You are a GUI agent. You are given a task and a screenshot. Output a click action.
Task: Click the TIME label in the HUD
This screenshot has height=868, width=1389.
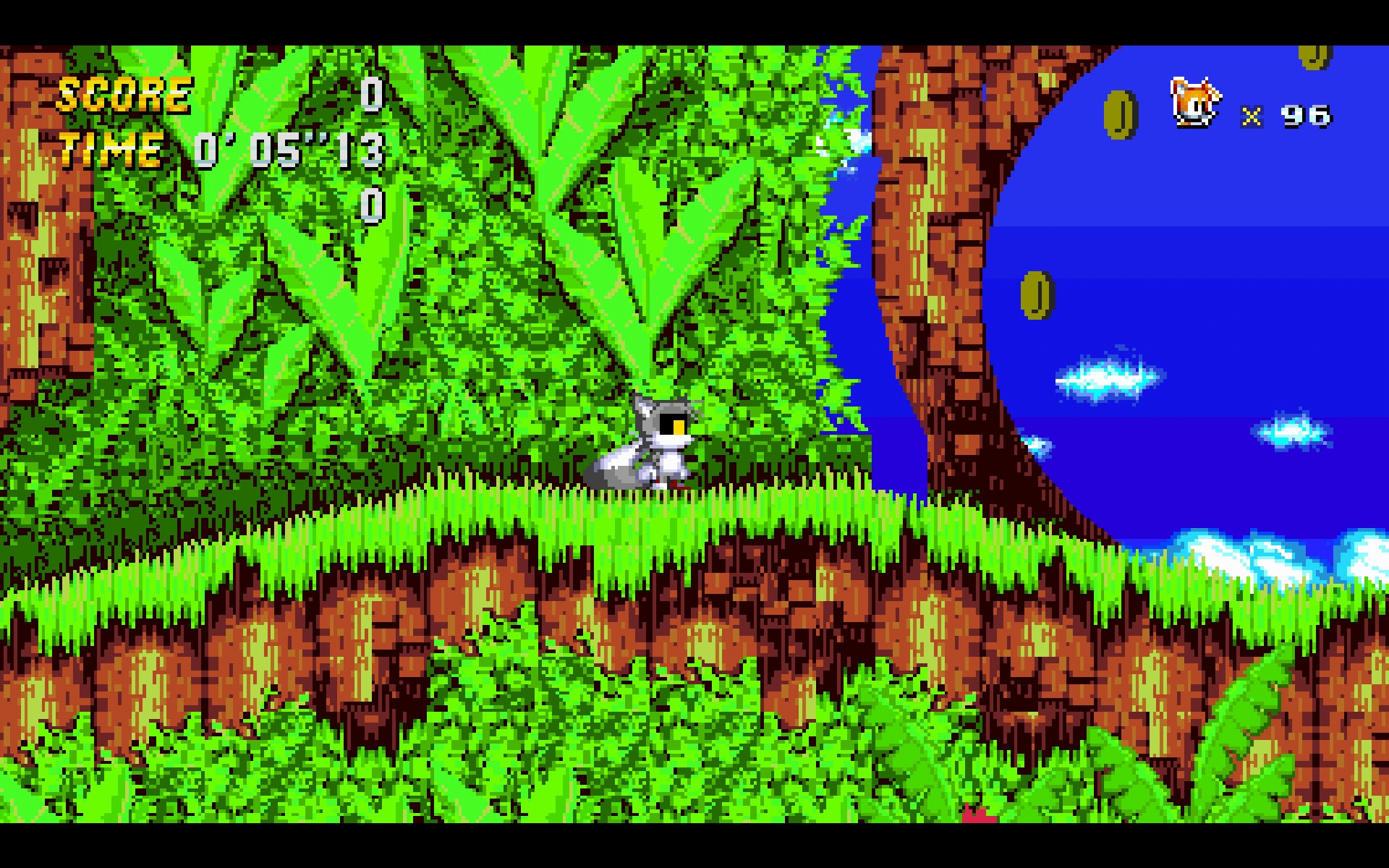(x=110, y=150)
